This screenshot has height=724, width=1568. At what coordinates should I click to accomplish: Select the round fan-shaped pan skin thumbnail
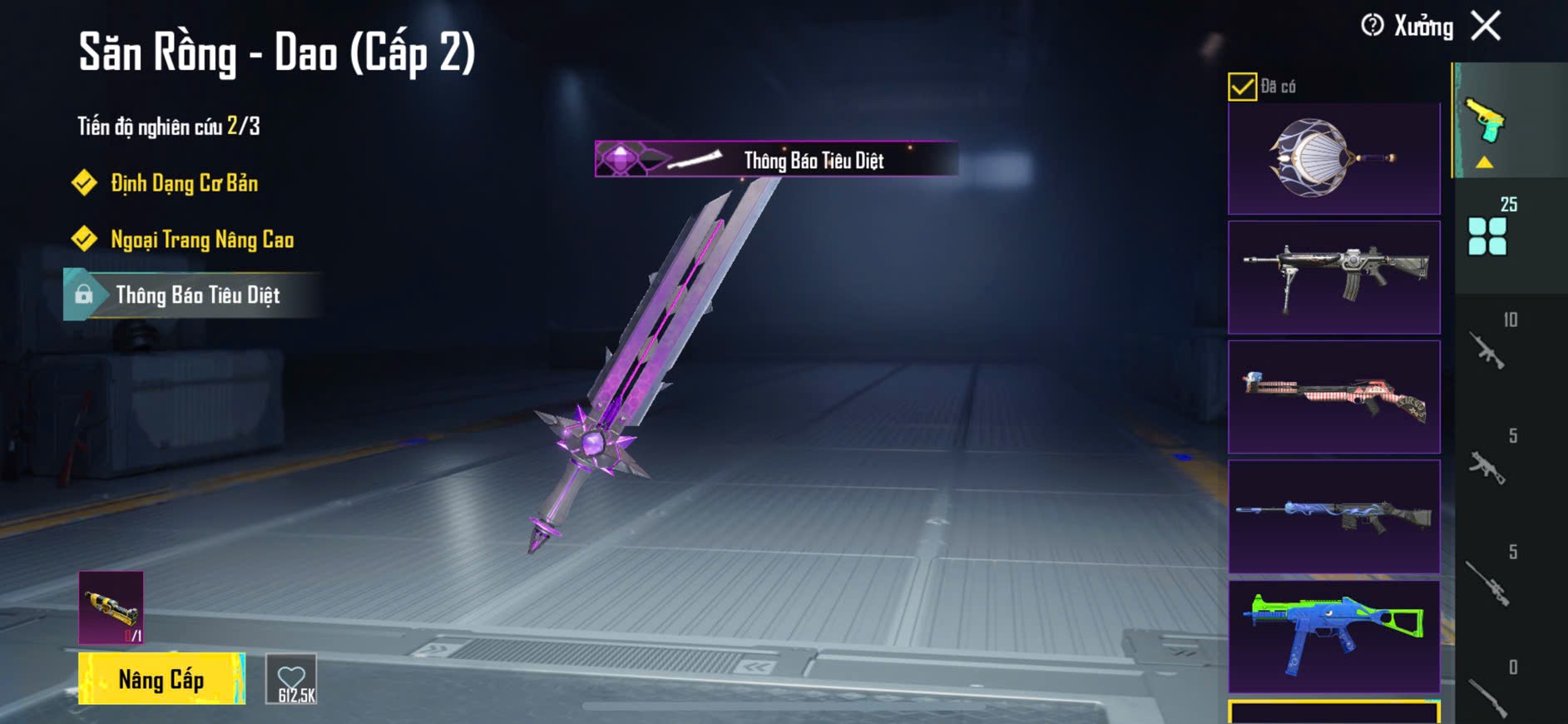pyautogui.click(x=1333, y=159)
